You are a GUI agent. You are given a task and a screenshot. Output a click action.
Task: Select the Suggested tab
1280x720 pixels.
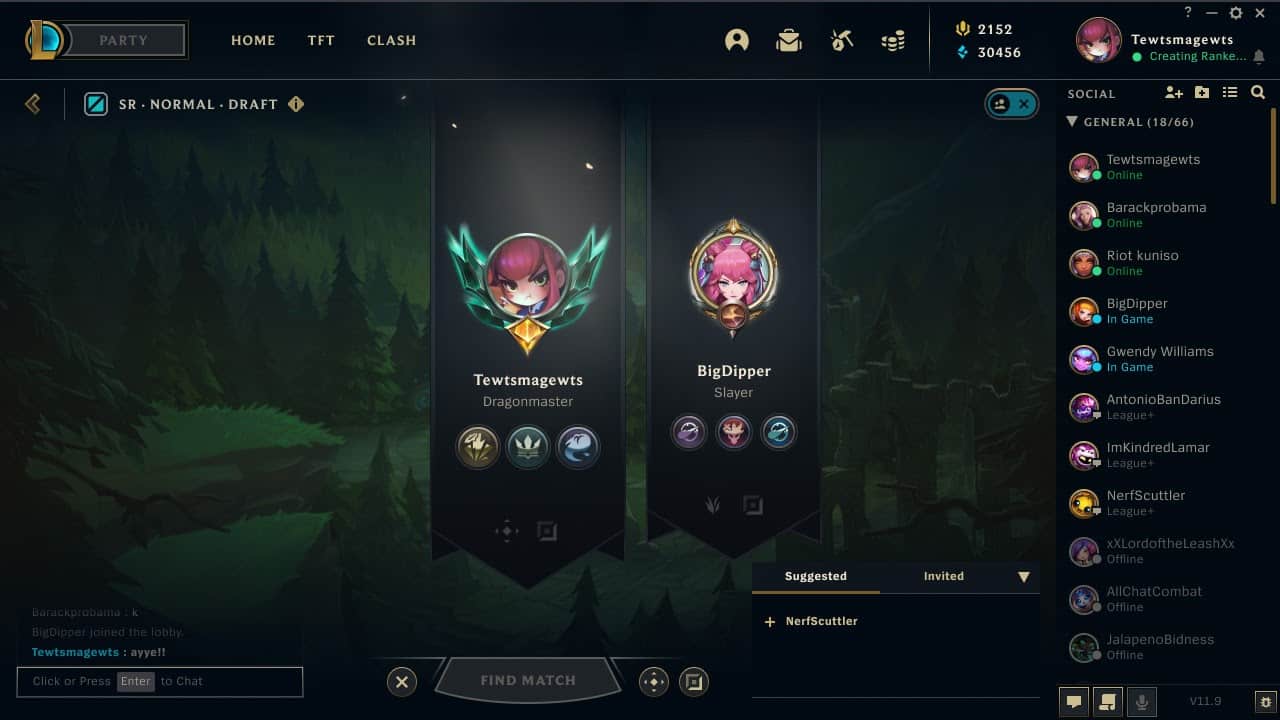815,576
